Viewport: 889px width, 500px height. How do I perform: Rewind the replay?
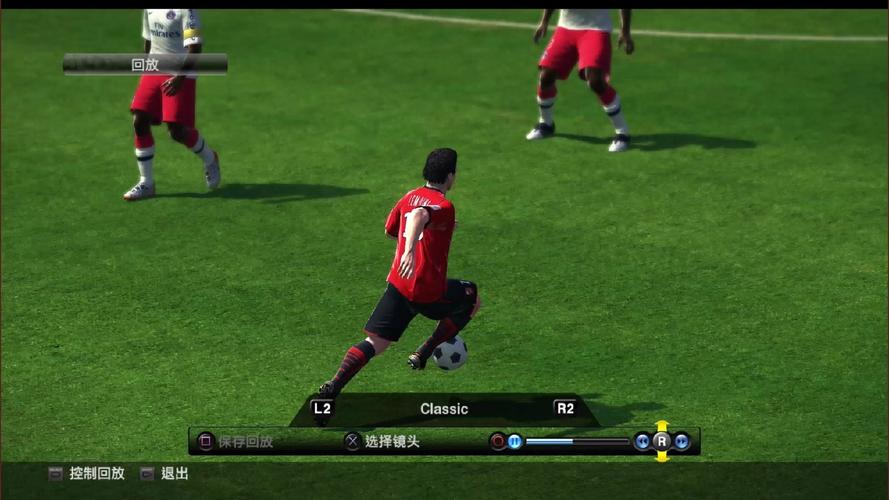point(642,441)
